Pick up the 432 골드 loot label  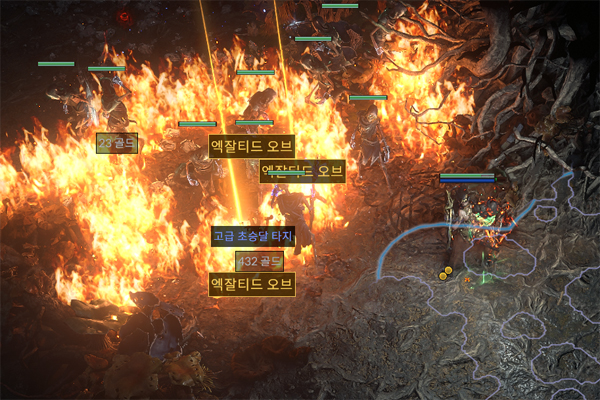tap(259, 261)
